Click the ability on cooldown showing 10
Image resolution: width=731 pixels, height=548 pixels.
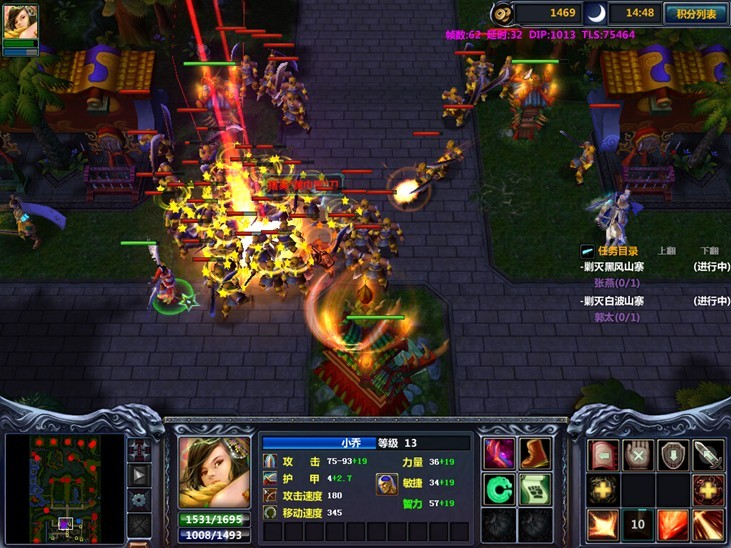(x=638, y=524)
